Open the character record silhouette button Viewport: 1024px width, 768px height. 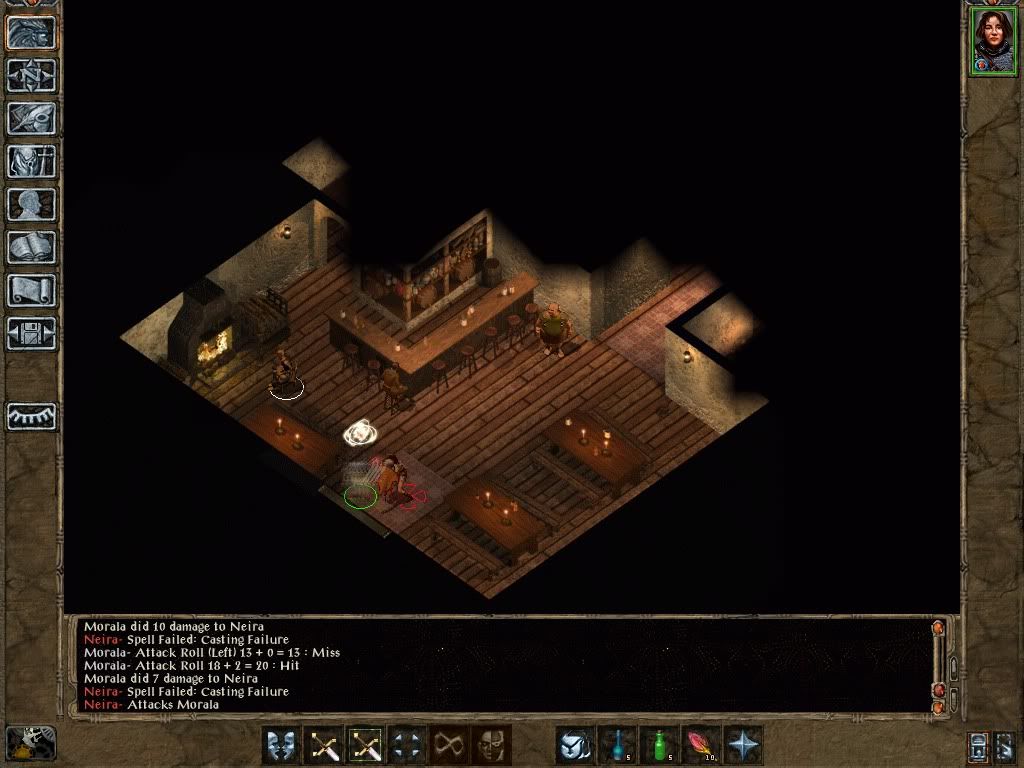[31, 204]
